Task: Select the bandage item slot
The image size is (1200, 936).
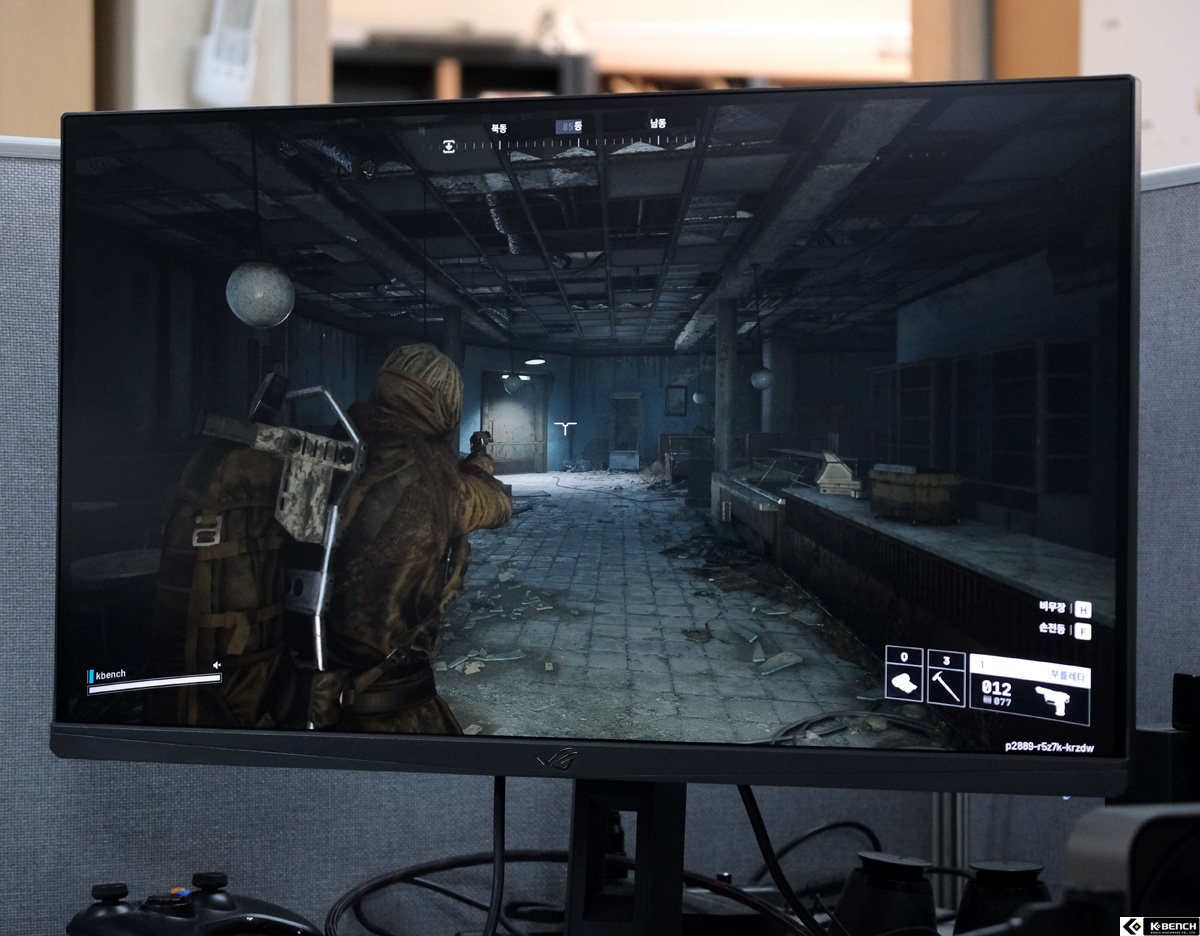Action: 903,676
